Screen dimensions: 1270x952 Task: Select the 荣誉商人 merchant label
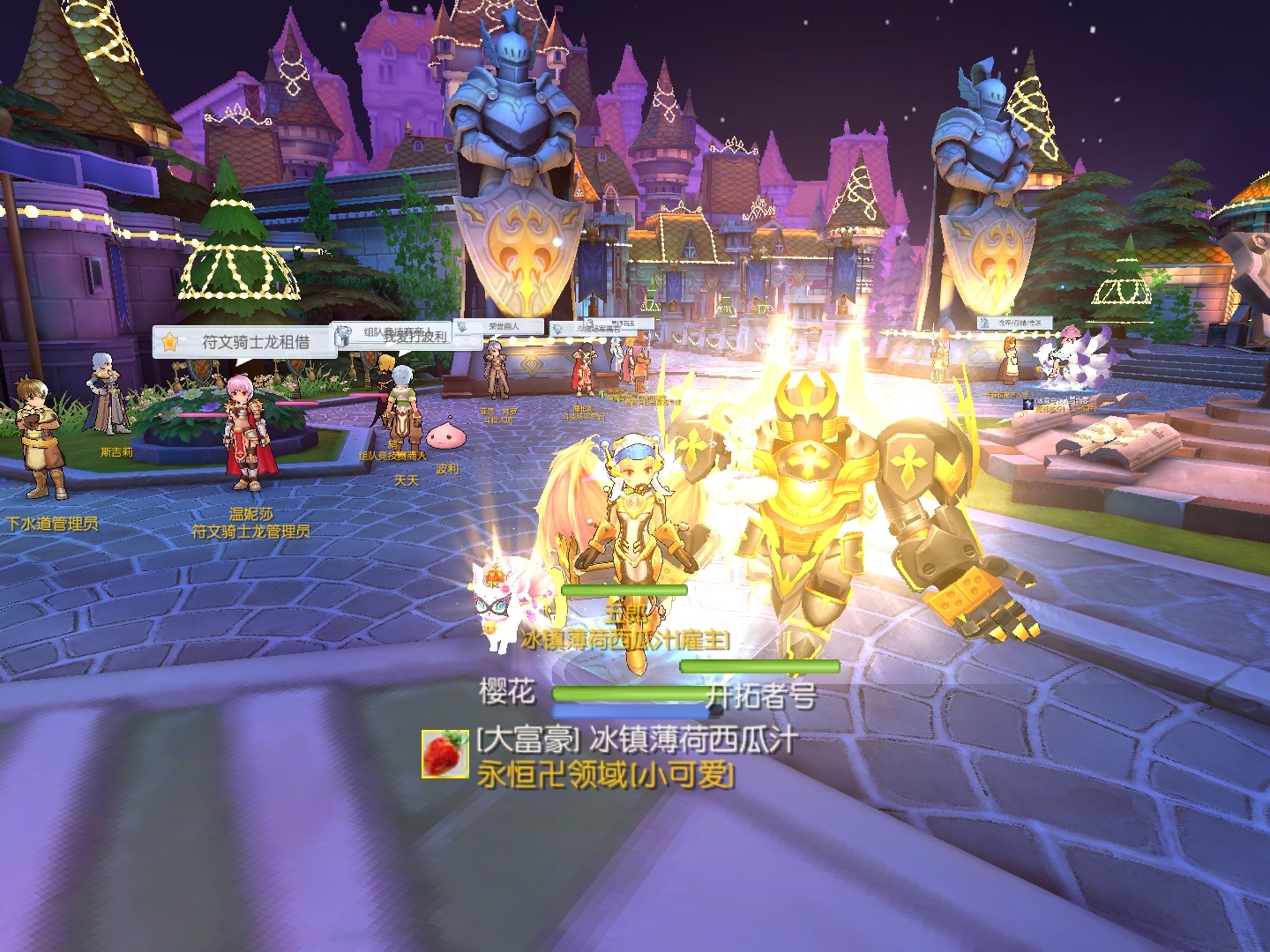click(x=498, y=327)
